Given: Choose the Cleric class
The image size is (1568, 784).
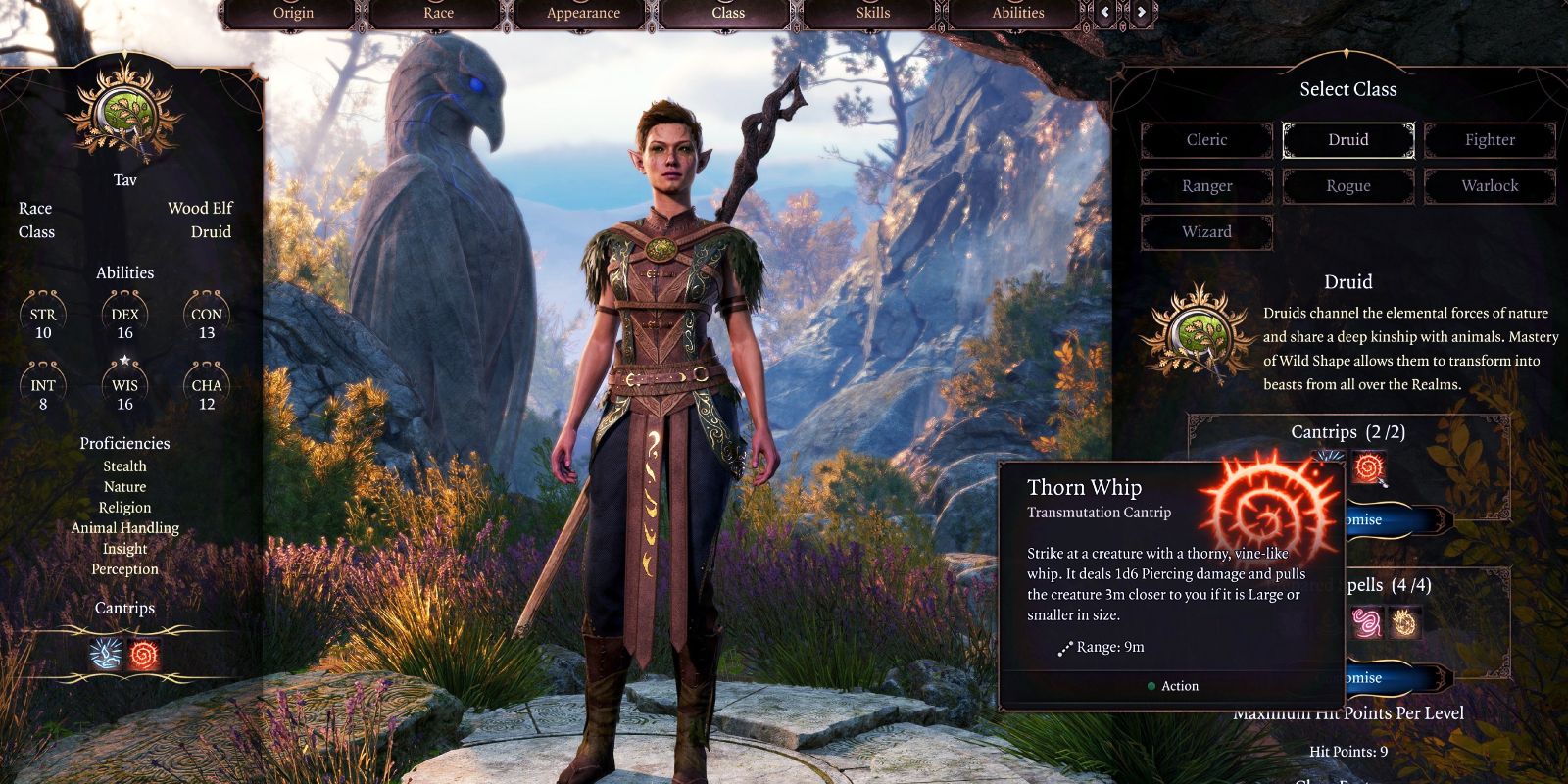Looking at the screenshot, I should click(1206, 140).
